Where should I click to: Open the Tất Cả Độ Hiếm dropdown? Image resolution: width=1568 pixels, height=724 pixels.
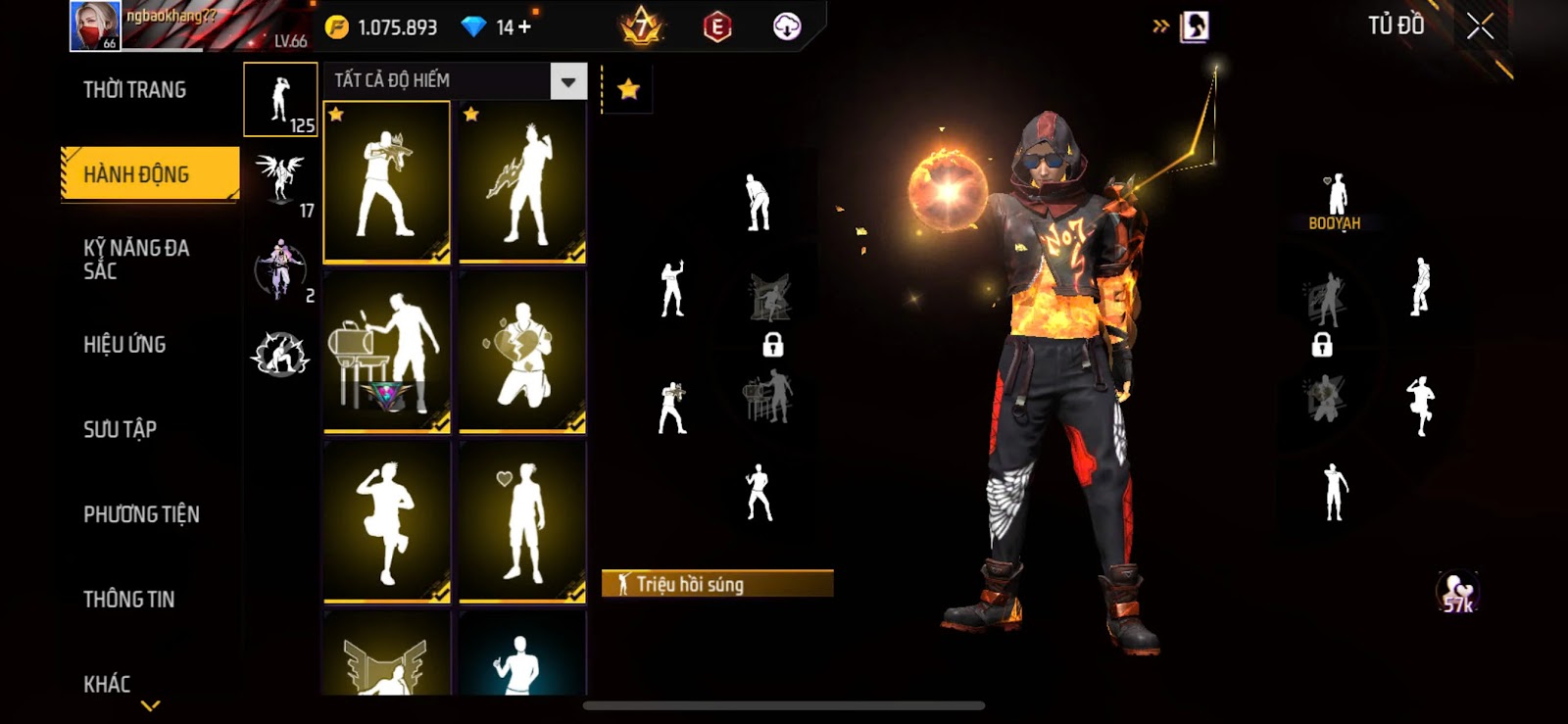pyautogui.click(x=455, y=81)
